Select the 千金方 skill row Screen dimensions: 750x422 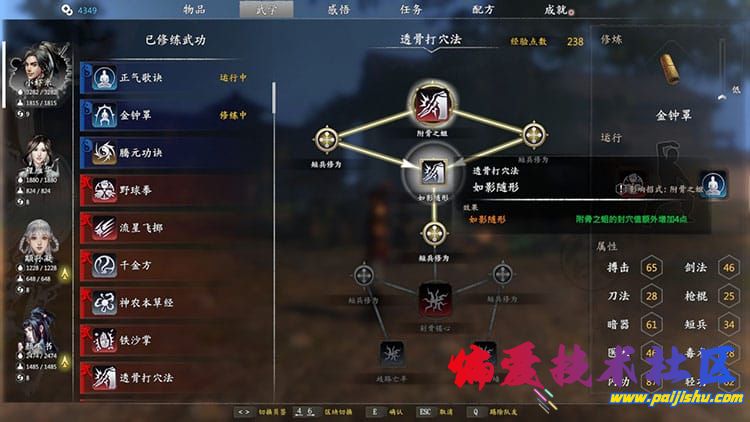175,264
